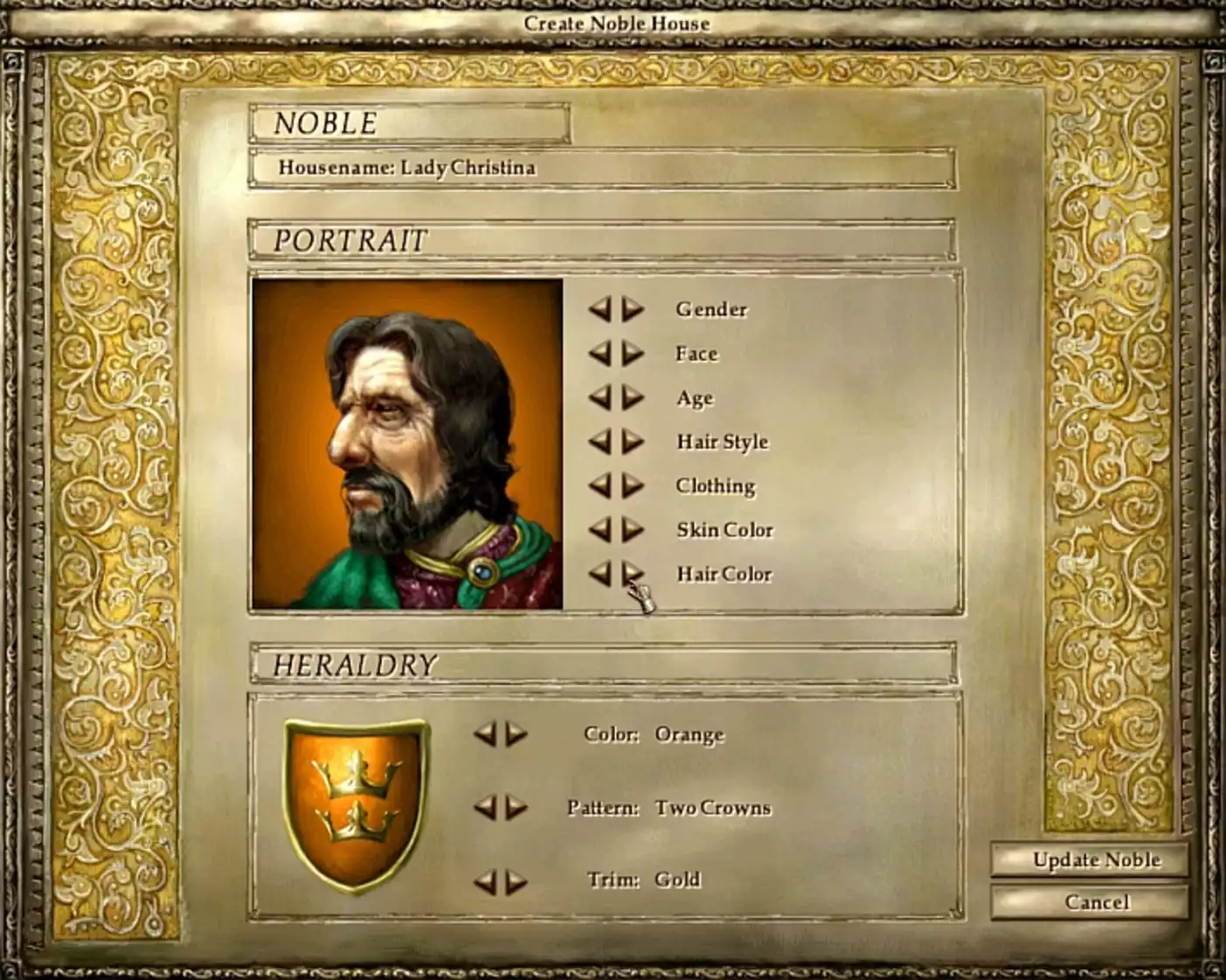Decrease the noble's Age

click(x=603, y=398)
